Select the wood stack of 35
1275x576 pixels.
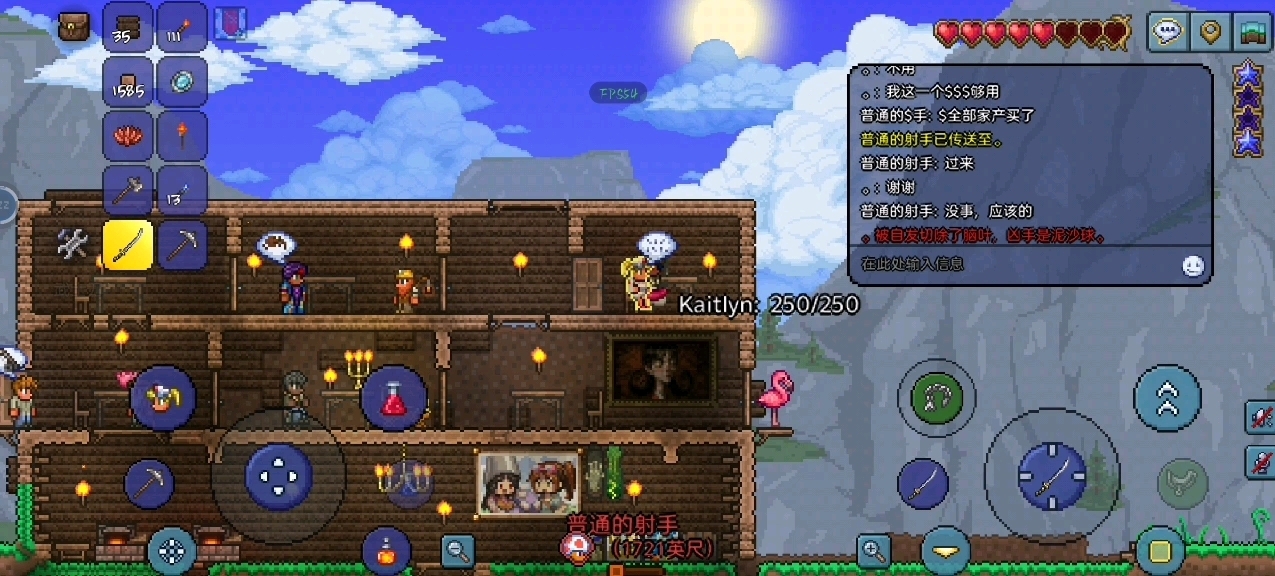coord(127,28)
